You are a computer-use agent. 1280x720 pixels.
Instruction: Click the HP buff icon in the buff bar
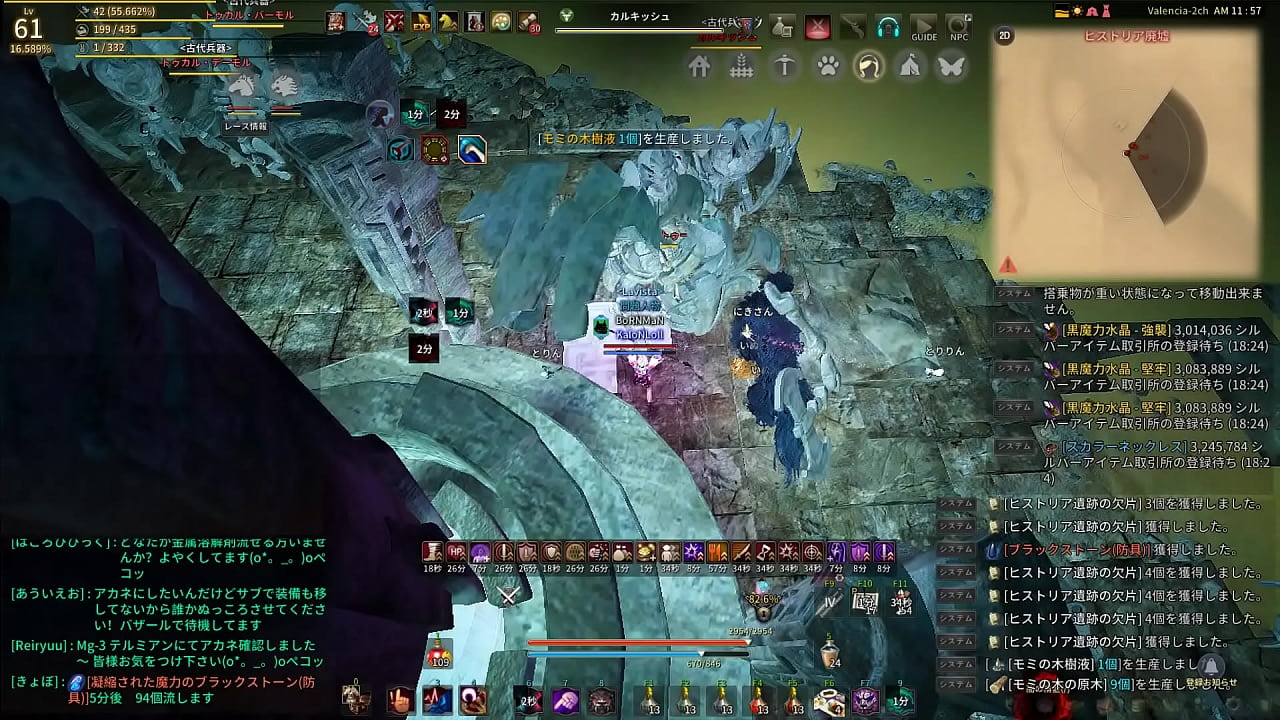455,552
